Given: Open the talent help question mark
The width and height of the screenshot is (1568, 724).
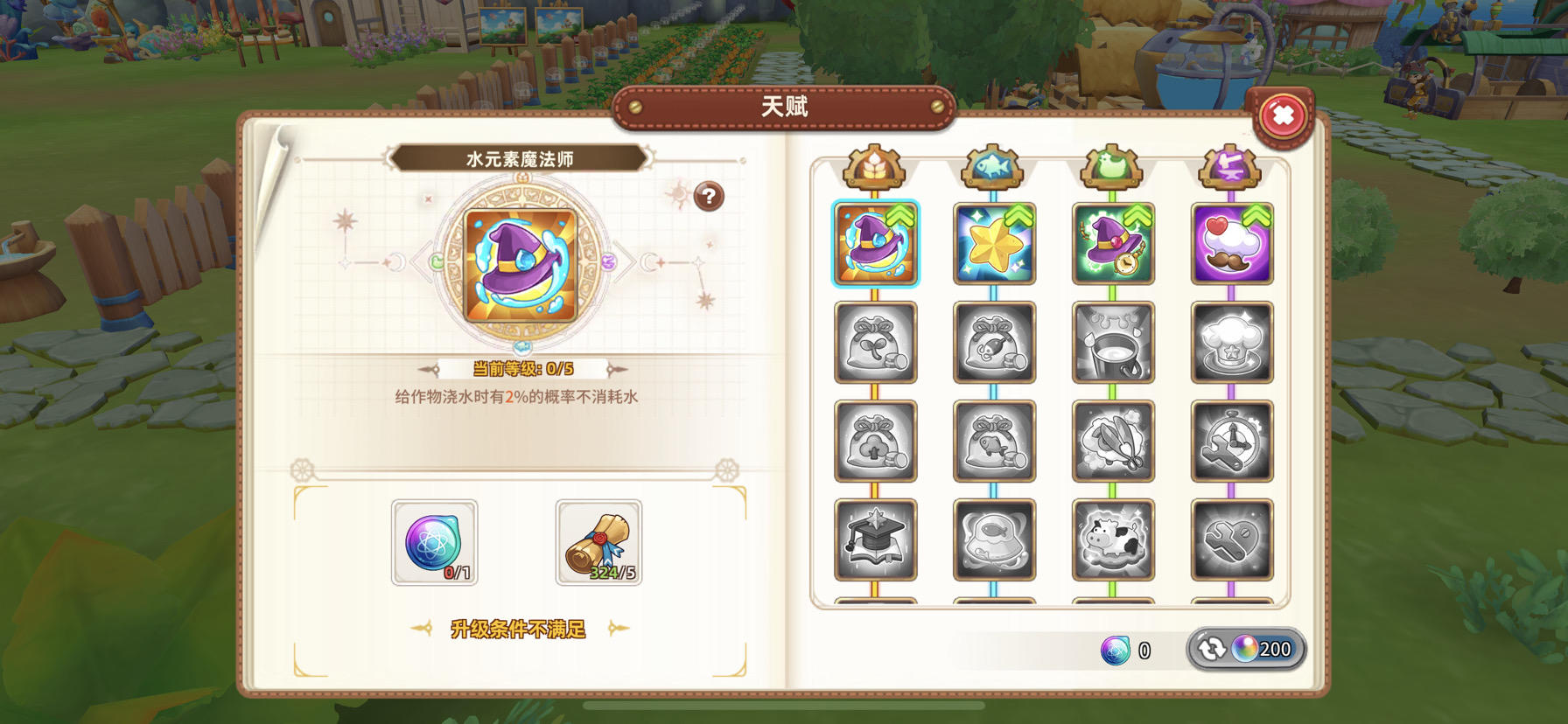Looking at the screenshot, I should (x=708, y=196).
